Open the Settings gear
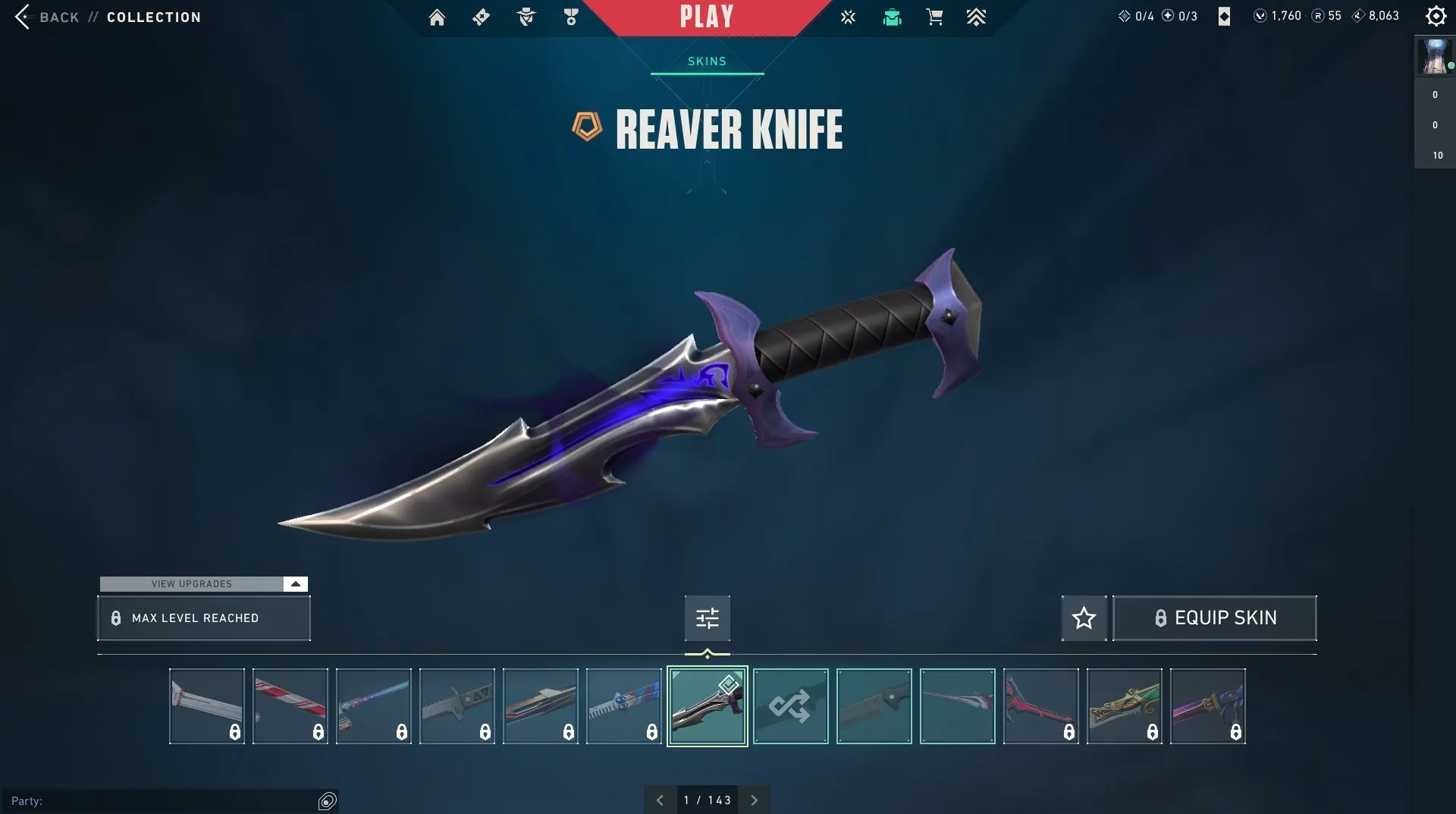Screen dimensions: 1456x814 (1436, 15)
